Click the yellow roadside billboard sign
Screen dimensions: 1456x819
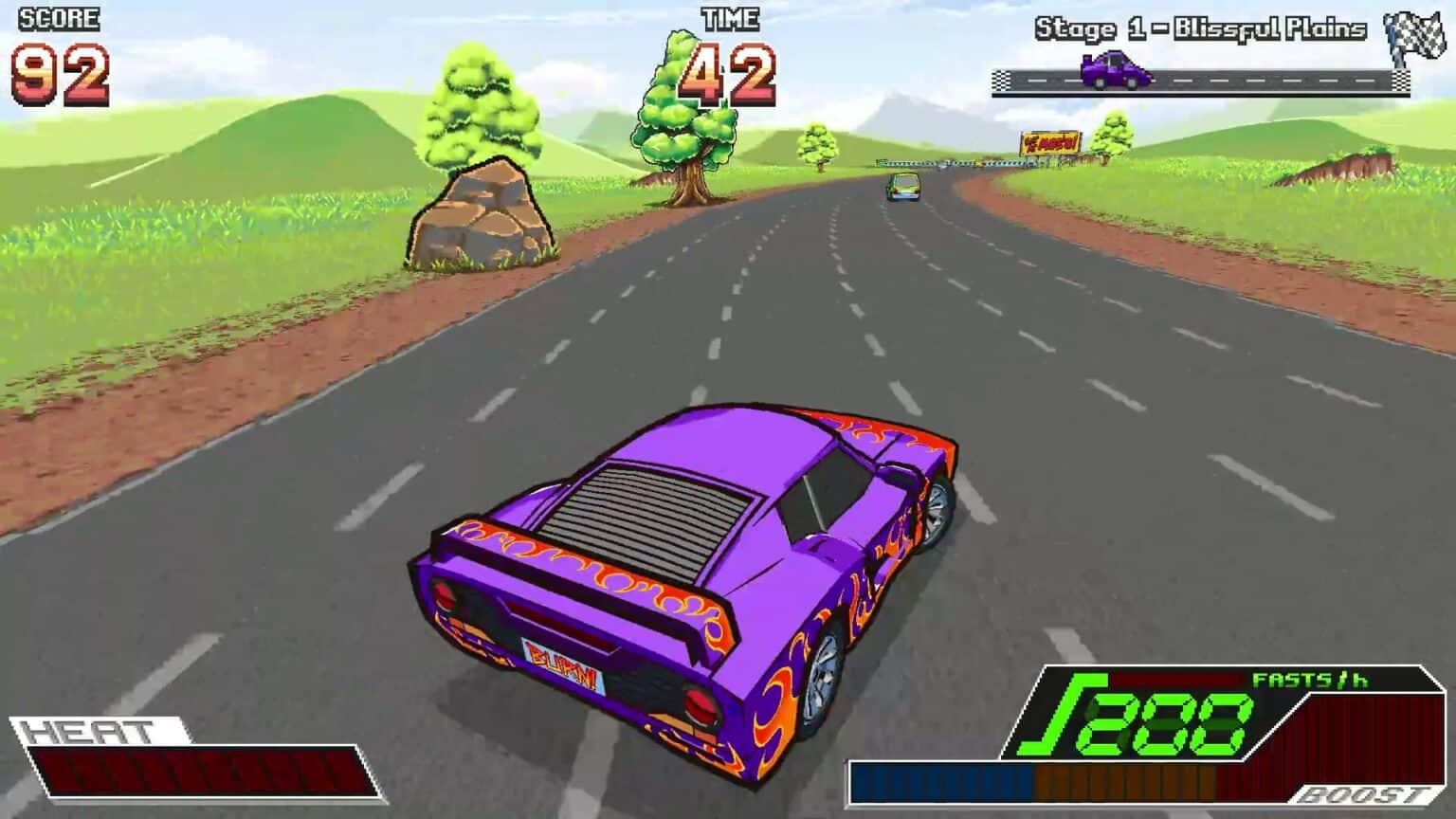click(1049, 140)
